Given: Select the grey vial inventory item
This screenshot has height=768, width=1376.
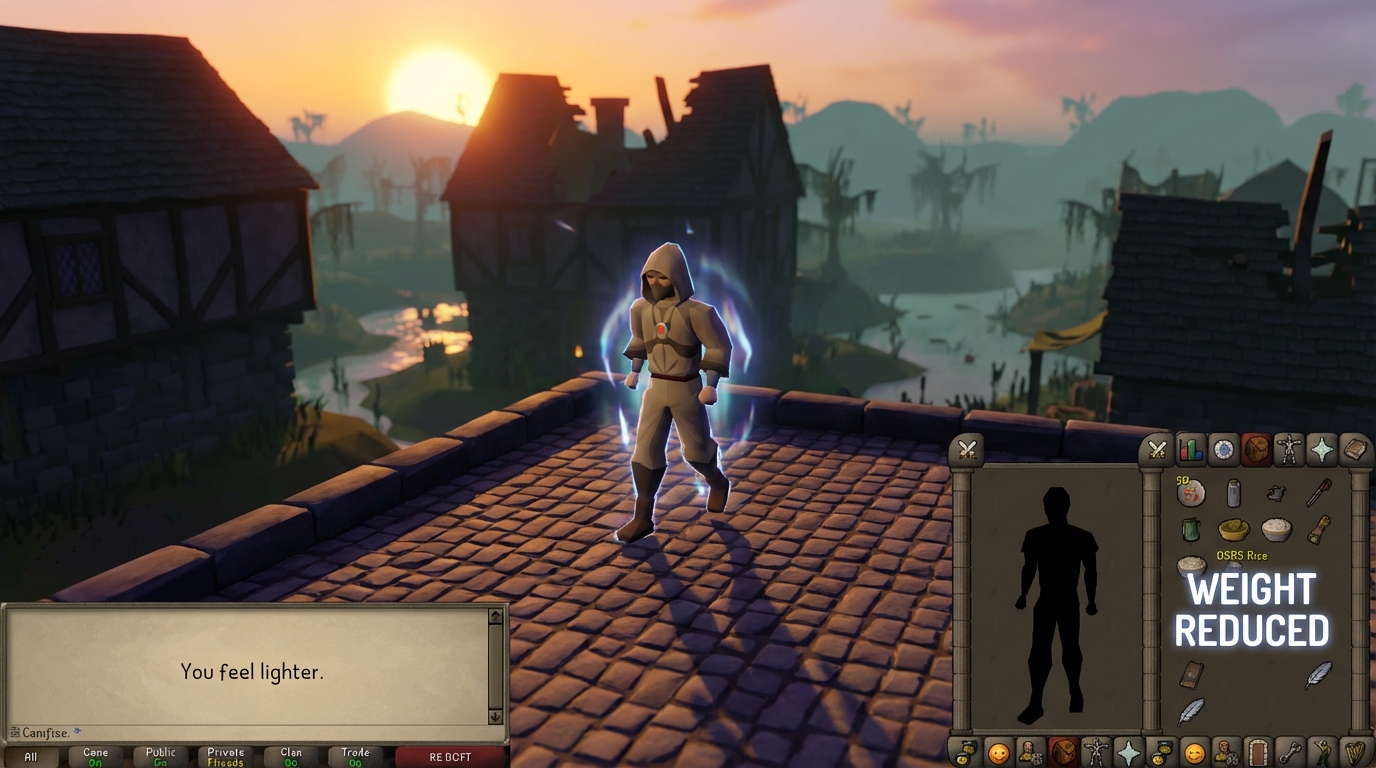Looking at the screenshot, I should click(x=1233, y=492).
